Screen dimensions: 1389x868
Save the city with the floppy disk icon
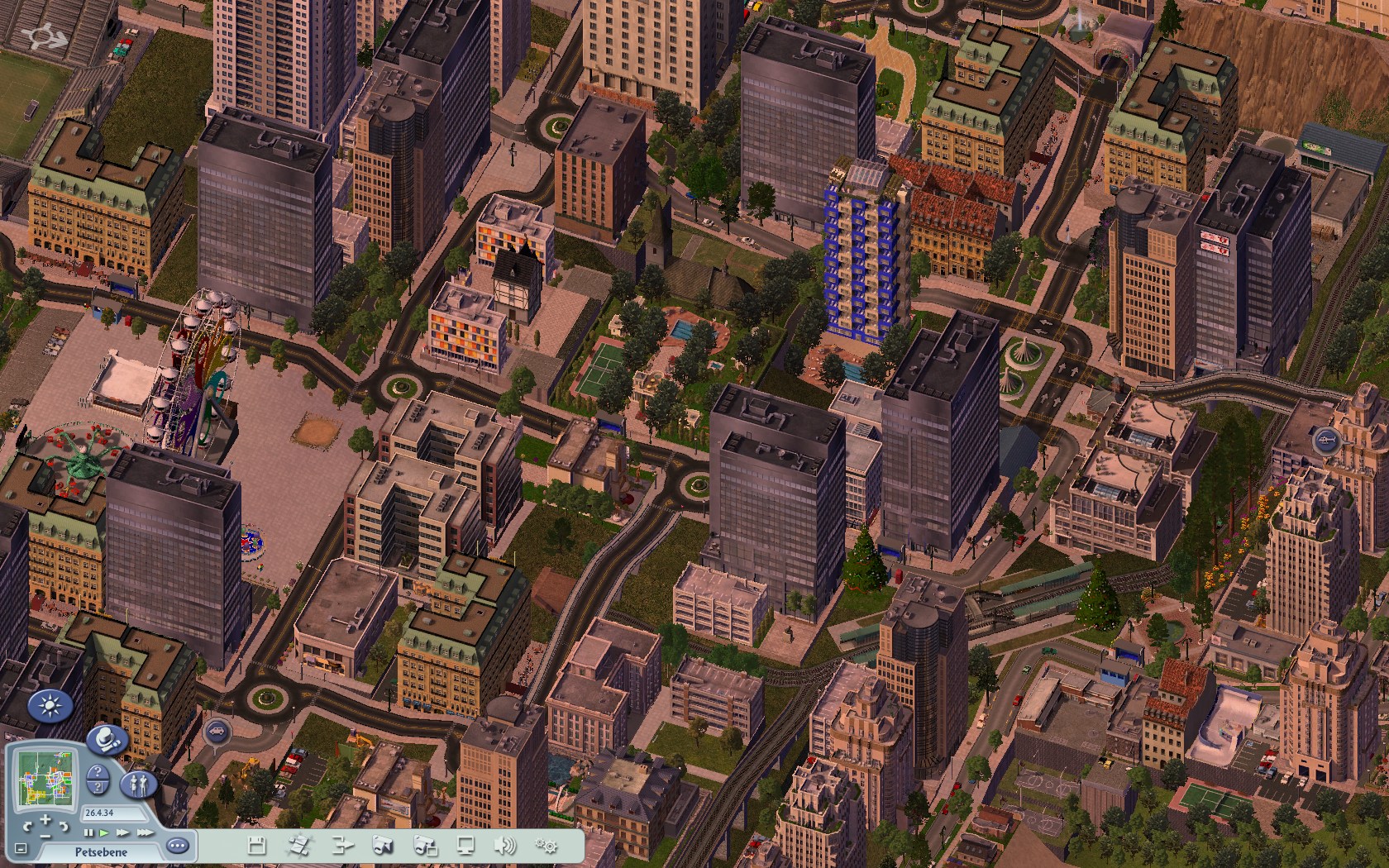256,845
